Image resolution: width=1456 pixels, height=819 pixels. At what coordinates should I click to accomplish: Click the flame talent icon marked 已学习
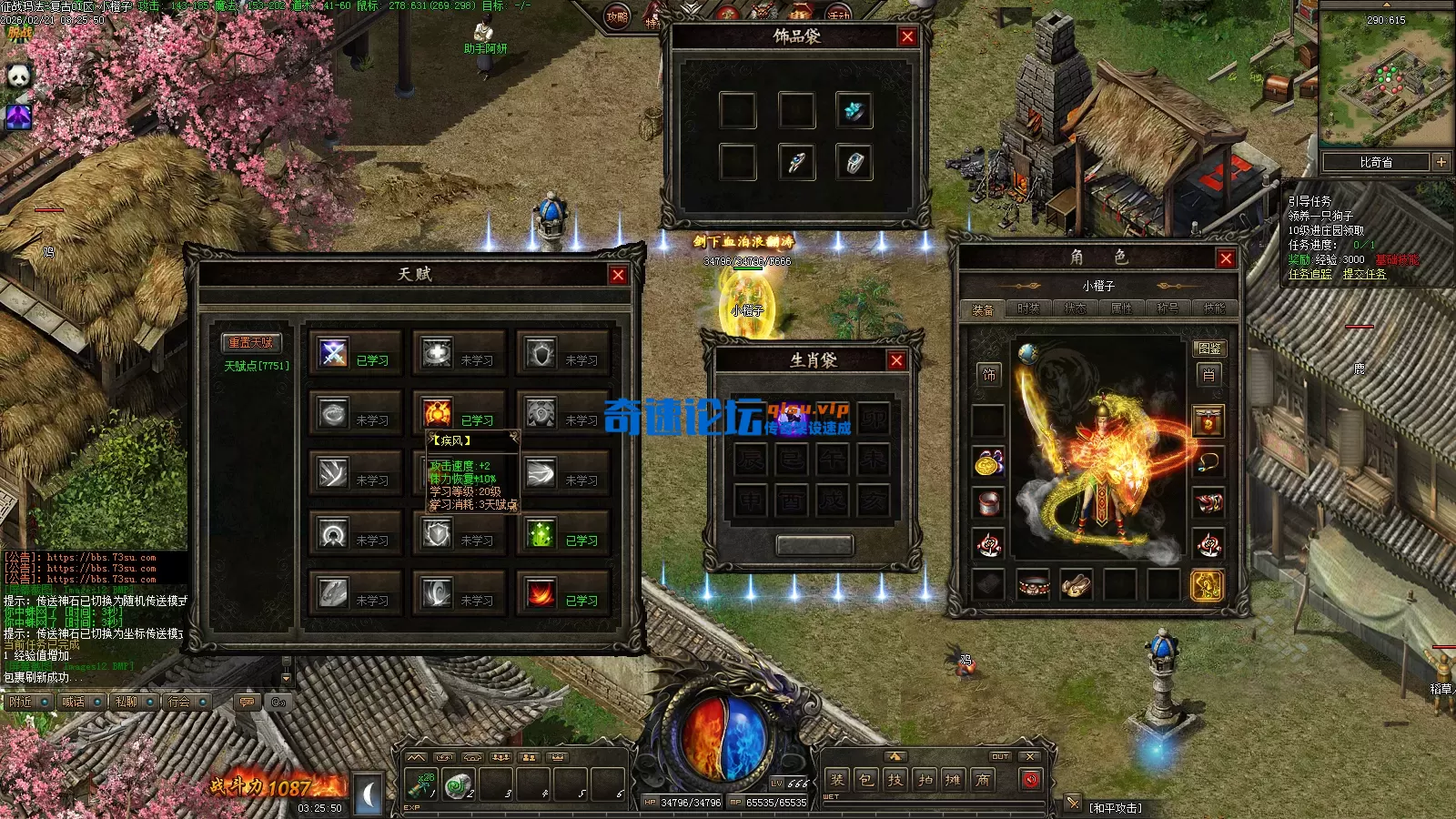[541, 594]
